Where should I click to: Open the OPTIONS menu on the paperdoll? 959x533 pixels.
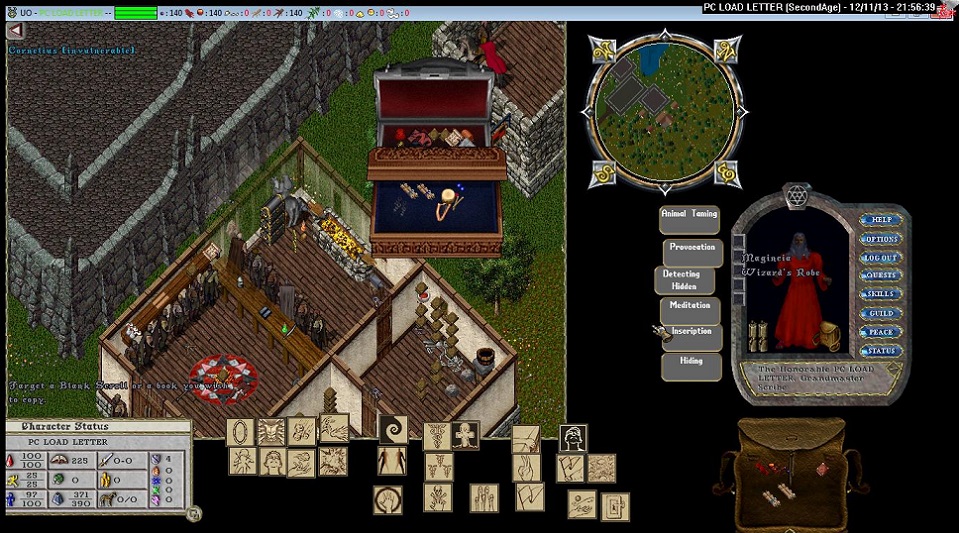pyautogui.click(x=880, y=239)
